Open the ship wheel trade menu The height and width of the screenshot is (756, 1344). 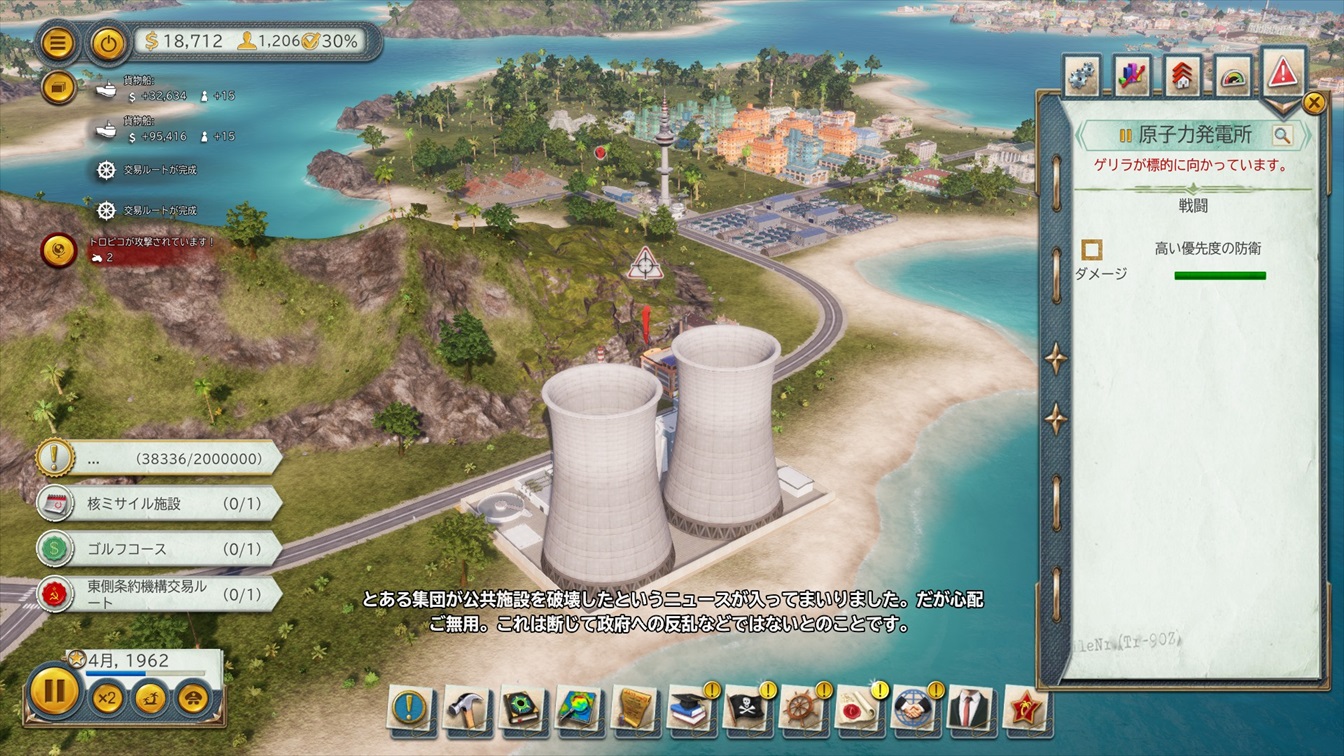click(x=802, y=709)
